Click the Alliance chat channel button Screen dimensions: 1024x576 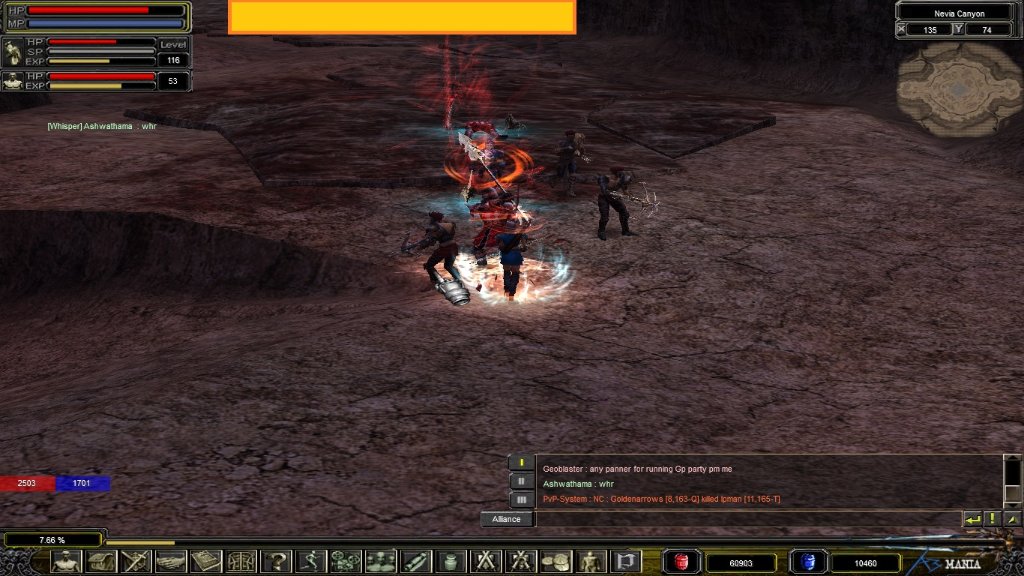(x=507, y=519)
